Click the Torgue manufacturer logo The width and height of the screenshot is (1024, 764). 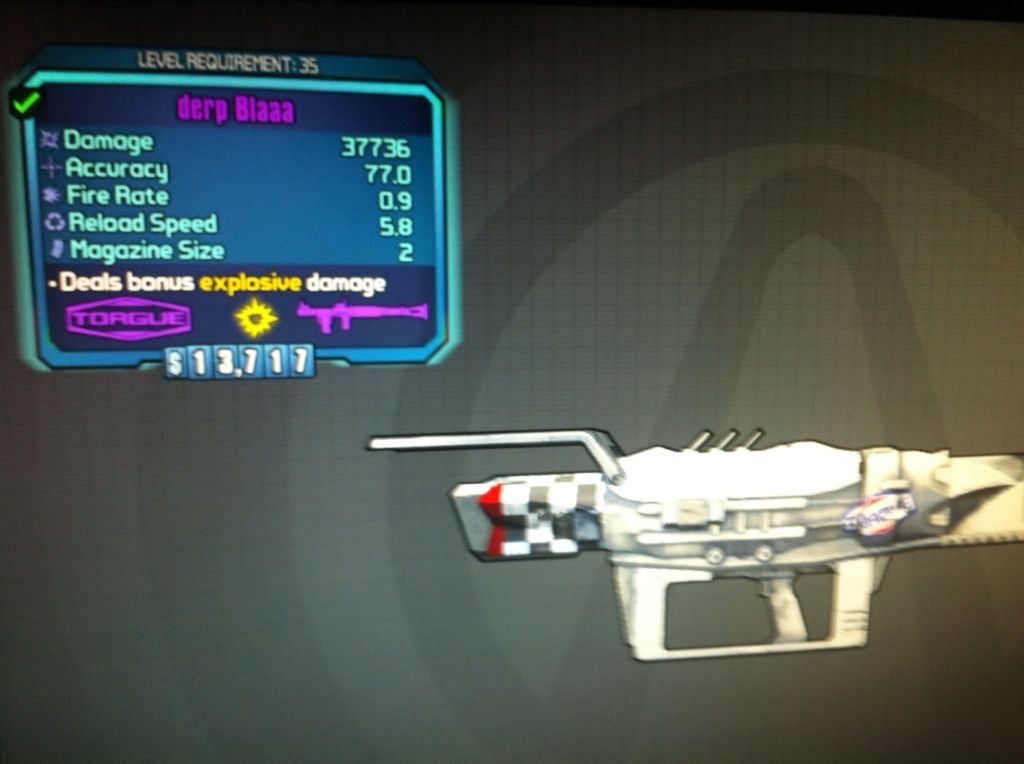click(128, 320)
